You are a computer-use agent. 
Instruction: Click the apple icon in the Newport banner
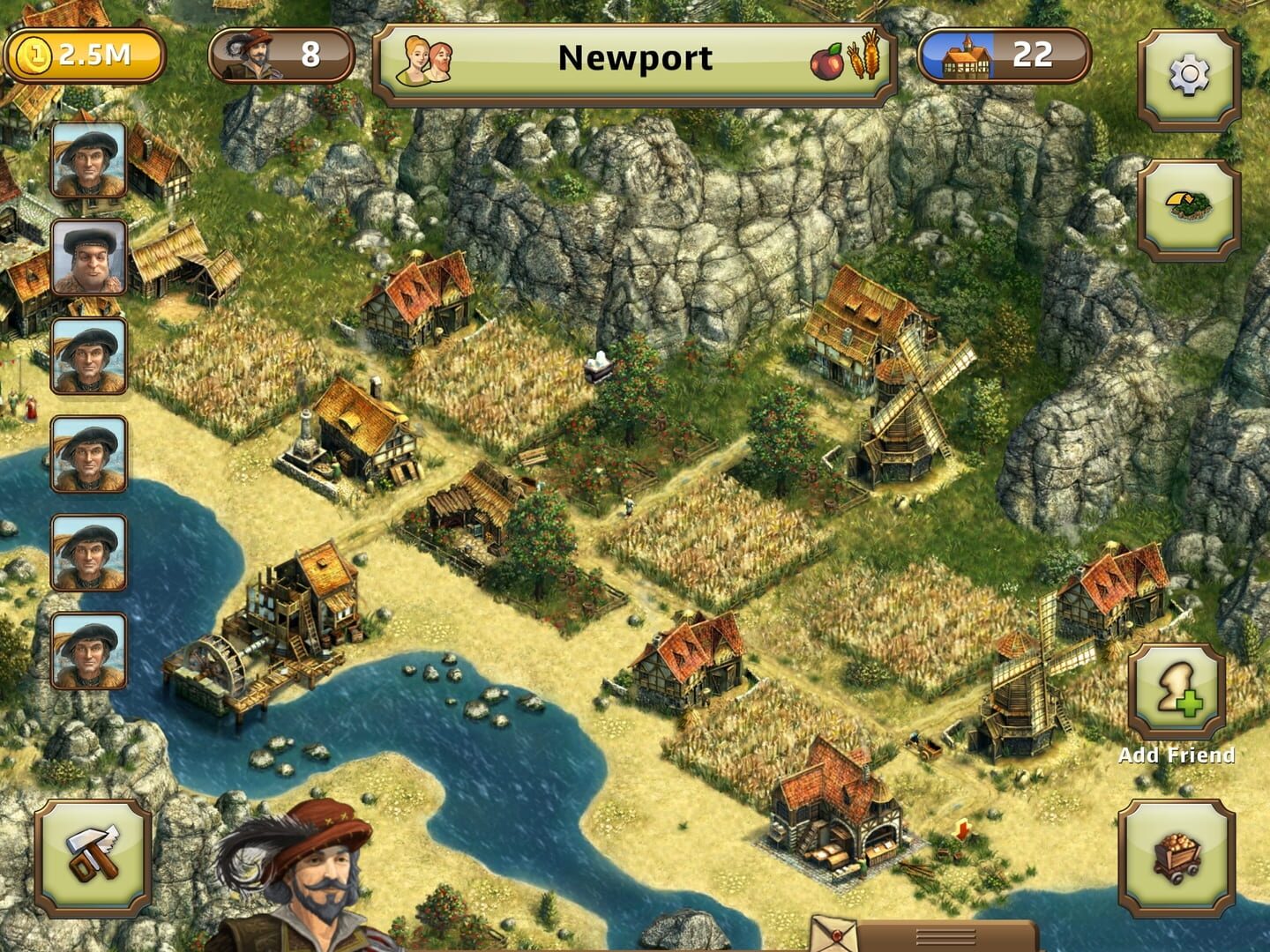coord(828,63)
